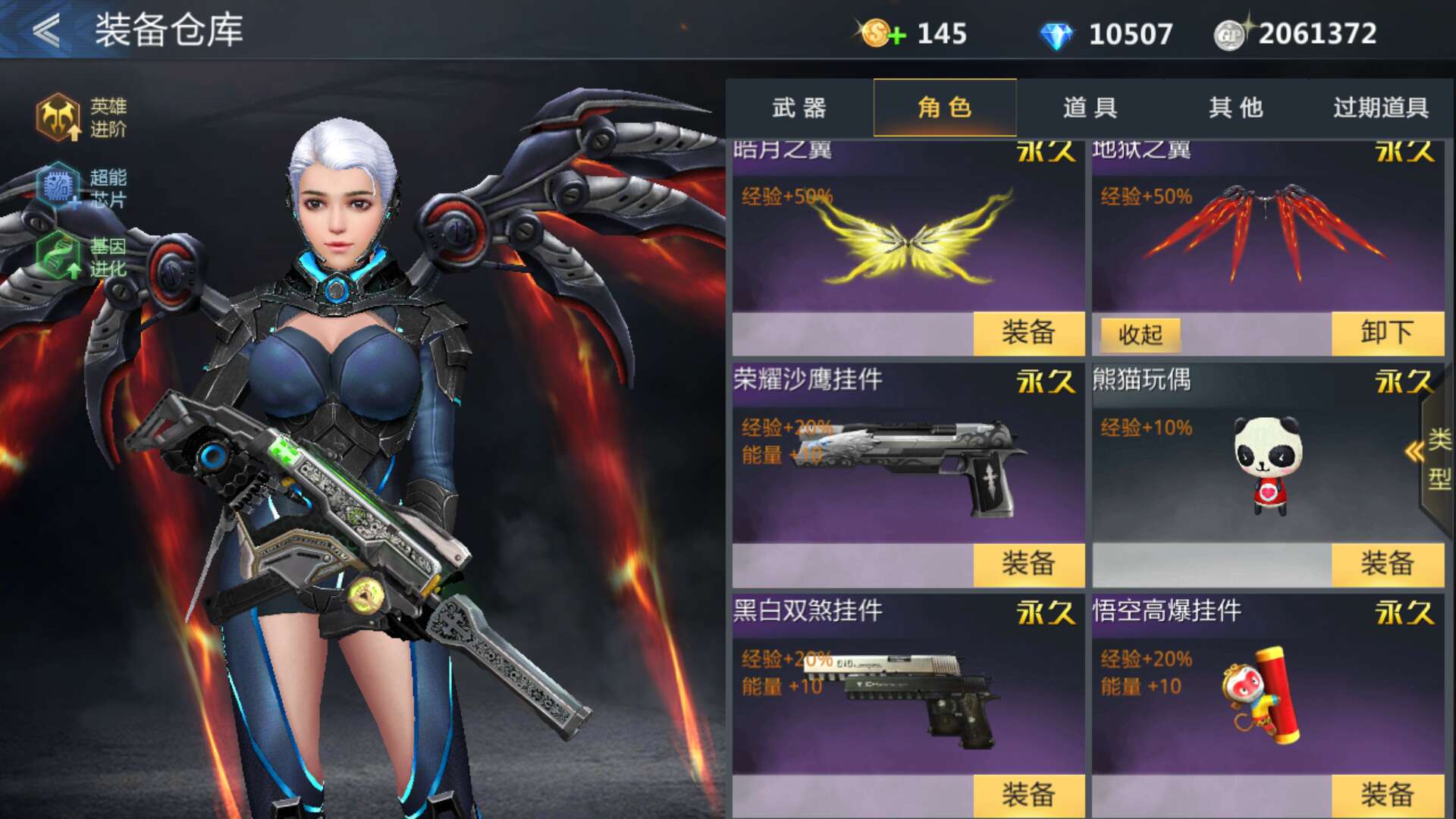The width and height of the screenshot is (1456, 819).
Task: Equip the 黑白双煞挂件 attachment
Action: (1029, 795)
